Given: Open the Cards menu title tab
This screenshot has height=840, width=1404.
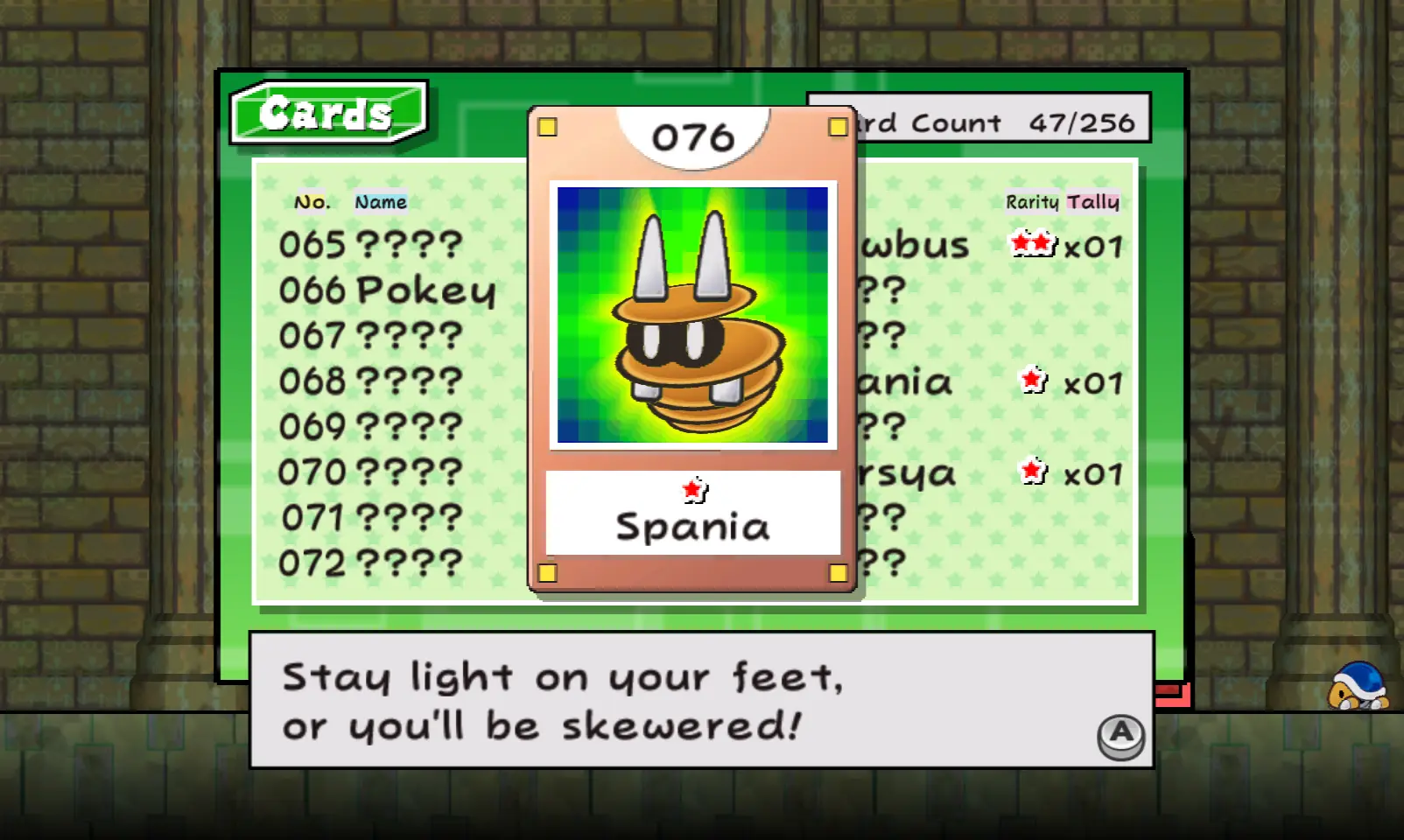Looking at the screenshot, I should click(x=327, y=113).
